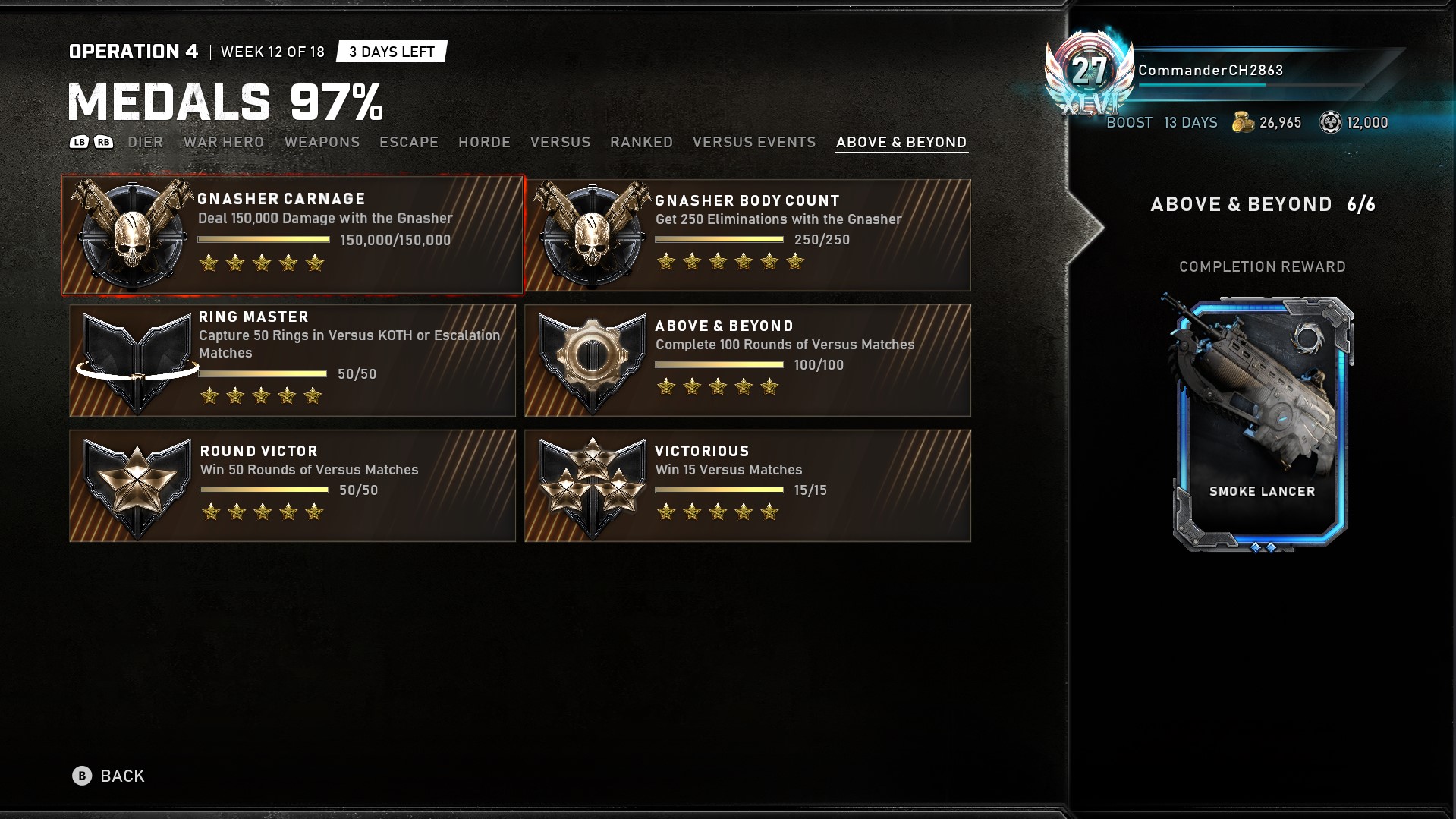The width and height of the screenshot is (1456, 819).
Task: Highlight the Round Victor medal
Action: pyautogui.click(x=293, y=486)
